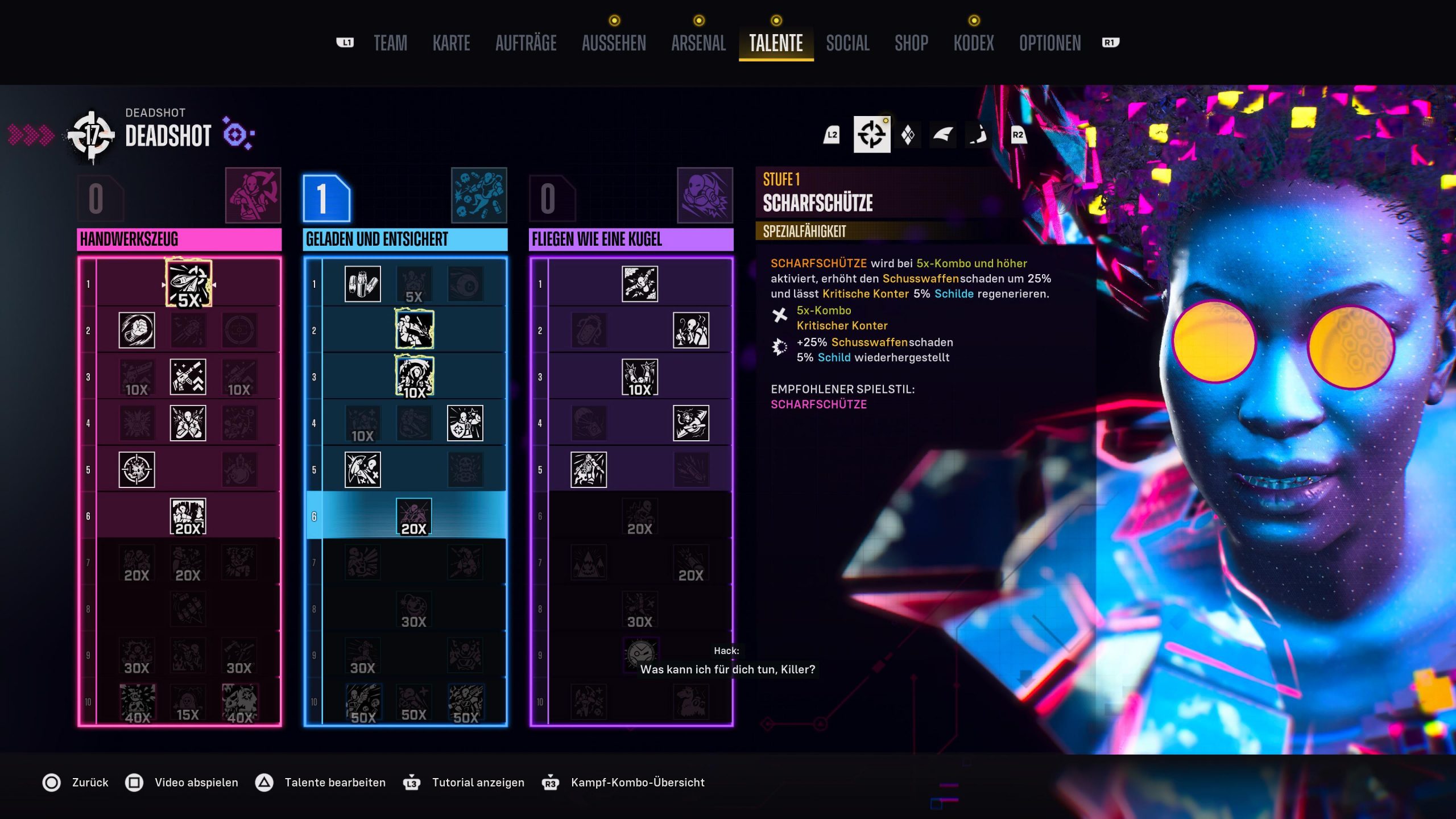This screenshot has width=1456, height=819.
Task: Open the SHOP tab
Action: (911, 43)
